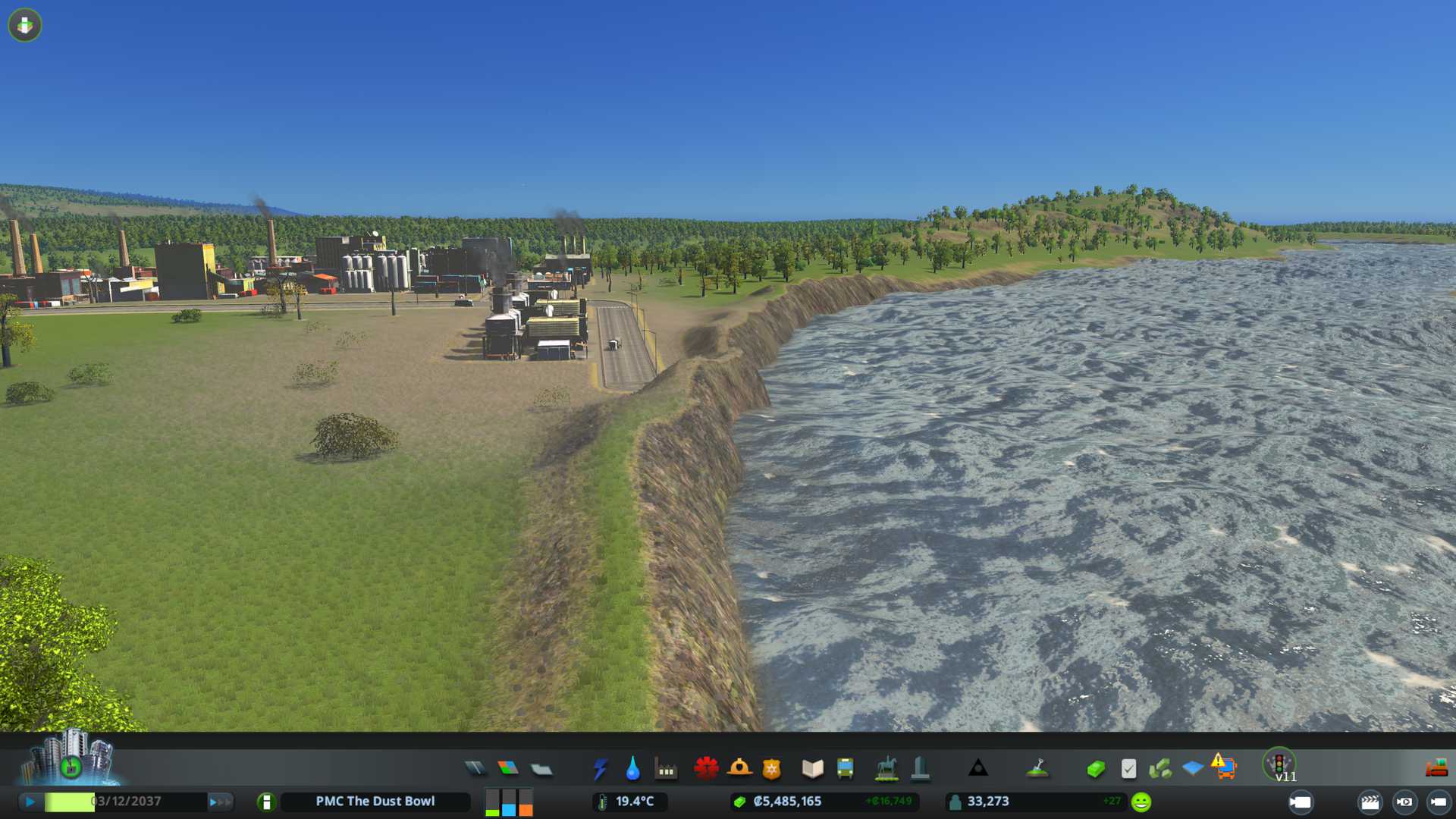Open the education build menu
Image resolution: width=1456 pixels, height=819 pixels.
tap(812, 769)
